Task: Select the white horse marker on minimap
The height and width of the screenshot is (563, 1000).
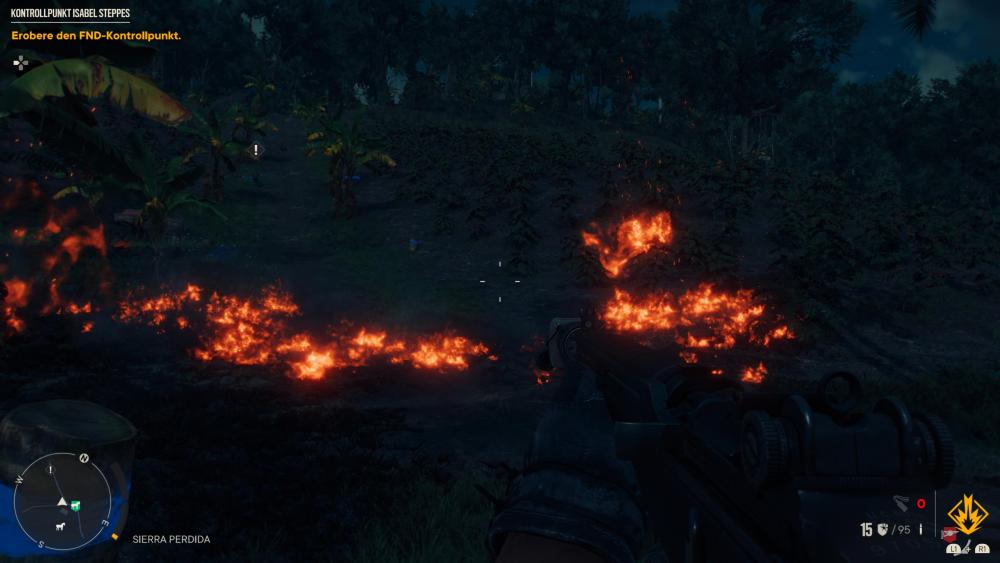Action: [x=60, y=526]
